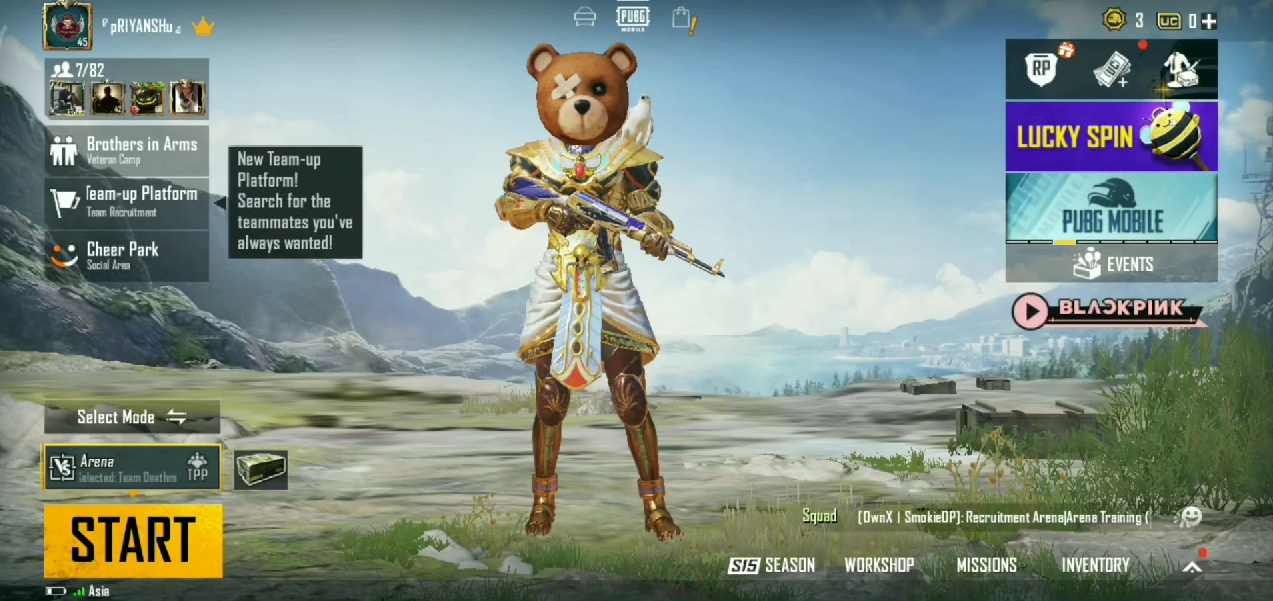This screenshot has height=601, width=1273.
Task: Open the friends list panel
Action: [127, 89]
